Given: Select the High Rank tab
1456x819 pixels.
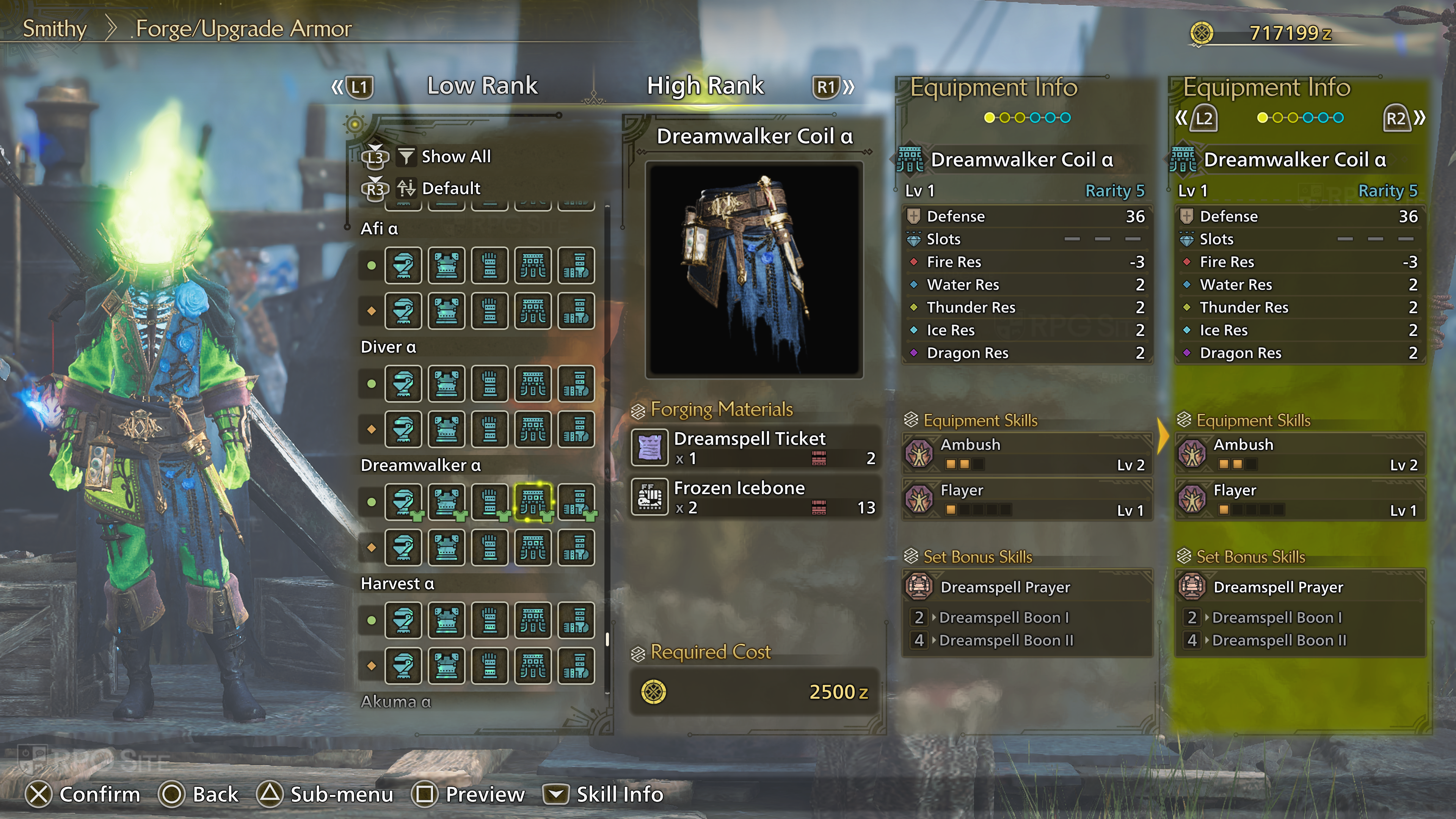Looking at the screenshot, I should (x=705, y=86).
